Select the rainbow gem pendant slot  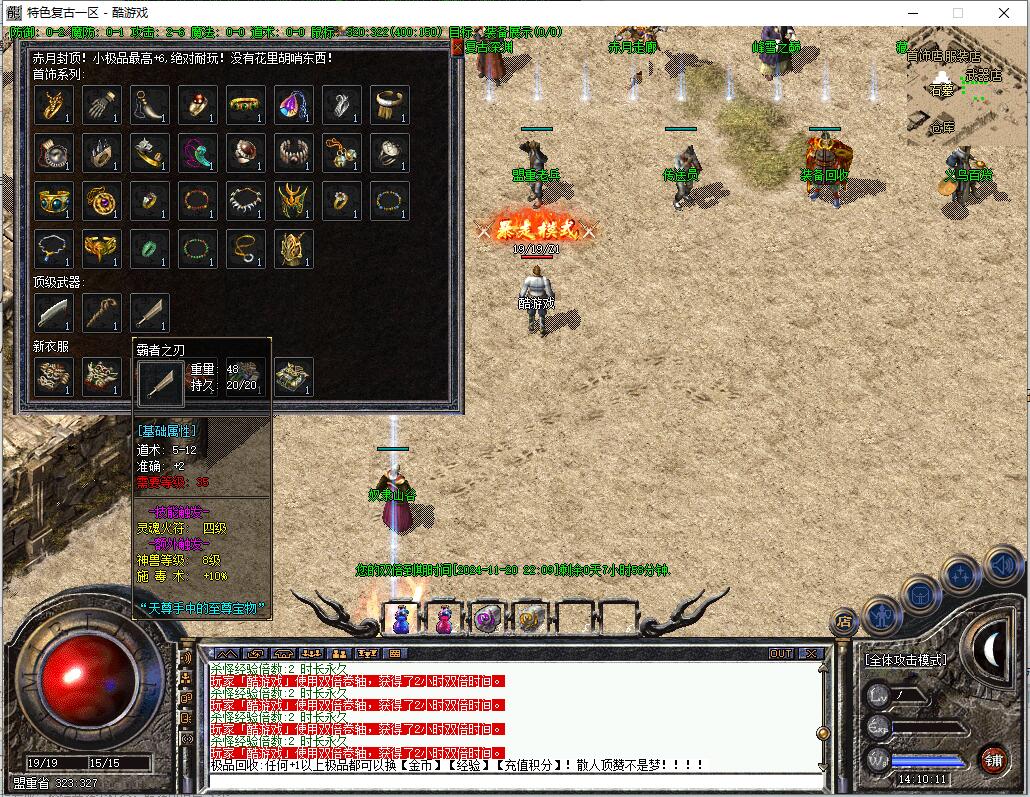294,105
